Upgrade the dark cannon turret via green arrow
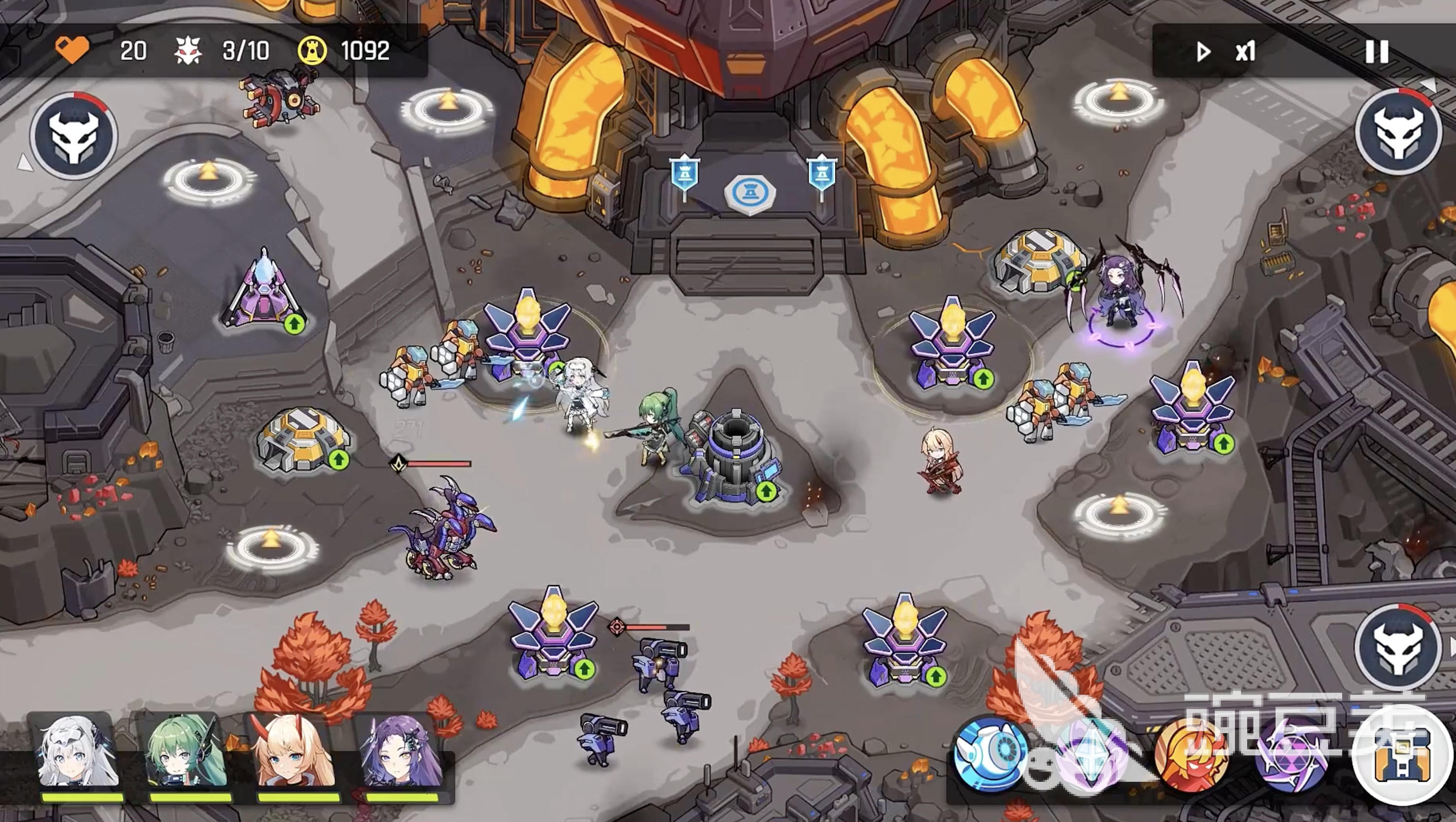The width and height of the screenshot is (1456, 822). click(x=766, y=491)
